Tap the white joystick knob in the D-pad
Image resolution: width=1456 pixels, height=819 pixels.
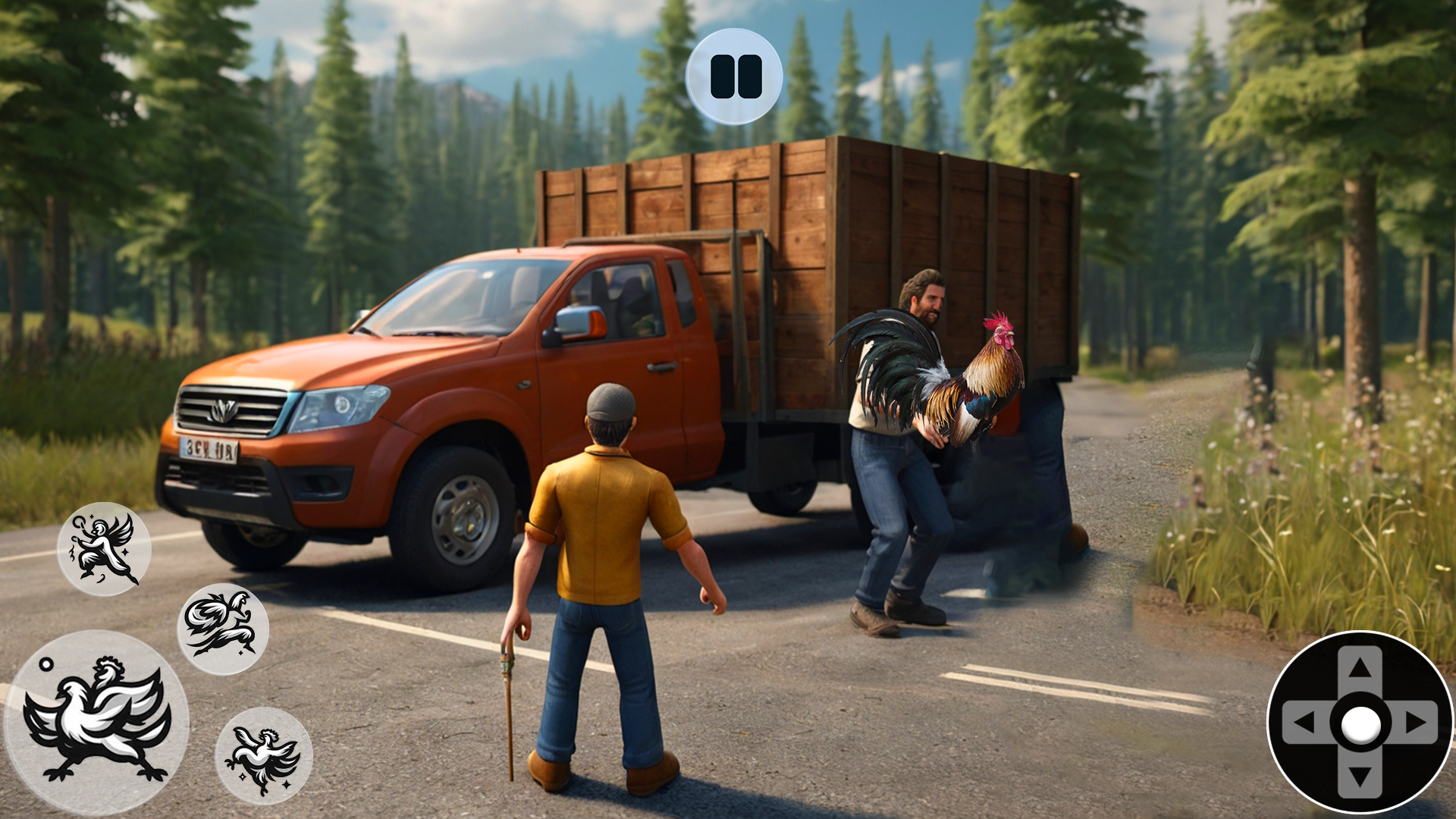point(1360,724)
